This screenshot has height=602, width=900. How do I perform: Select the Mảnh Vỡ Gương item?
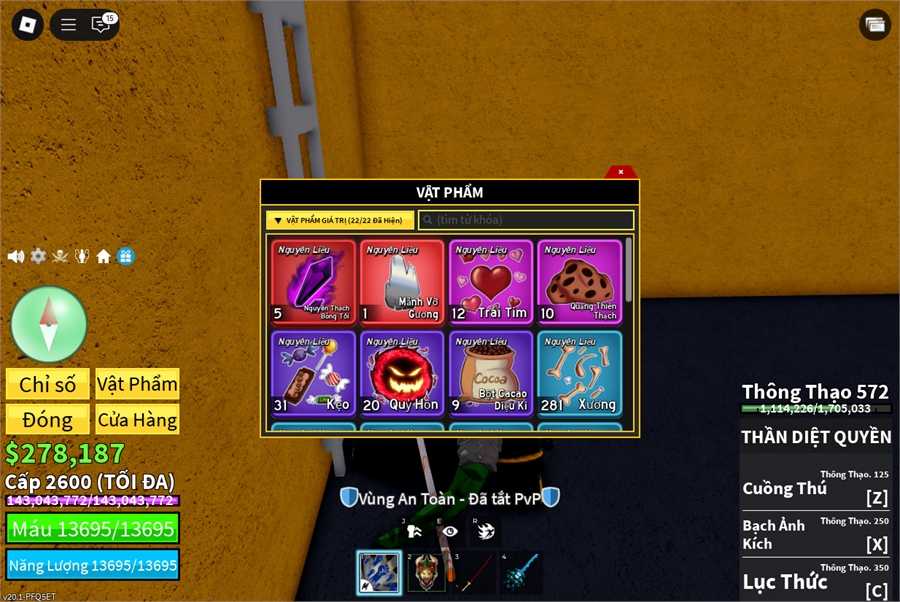[402, 282]
